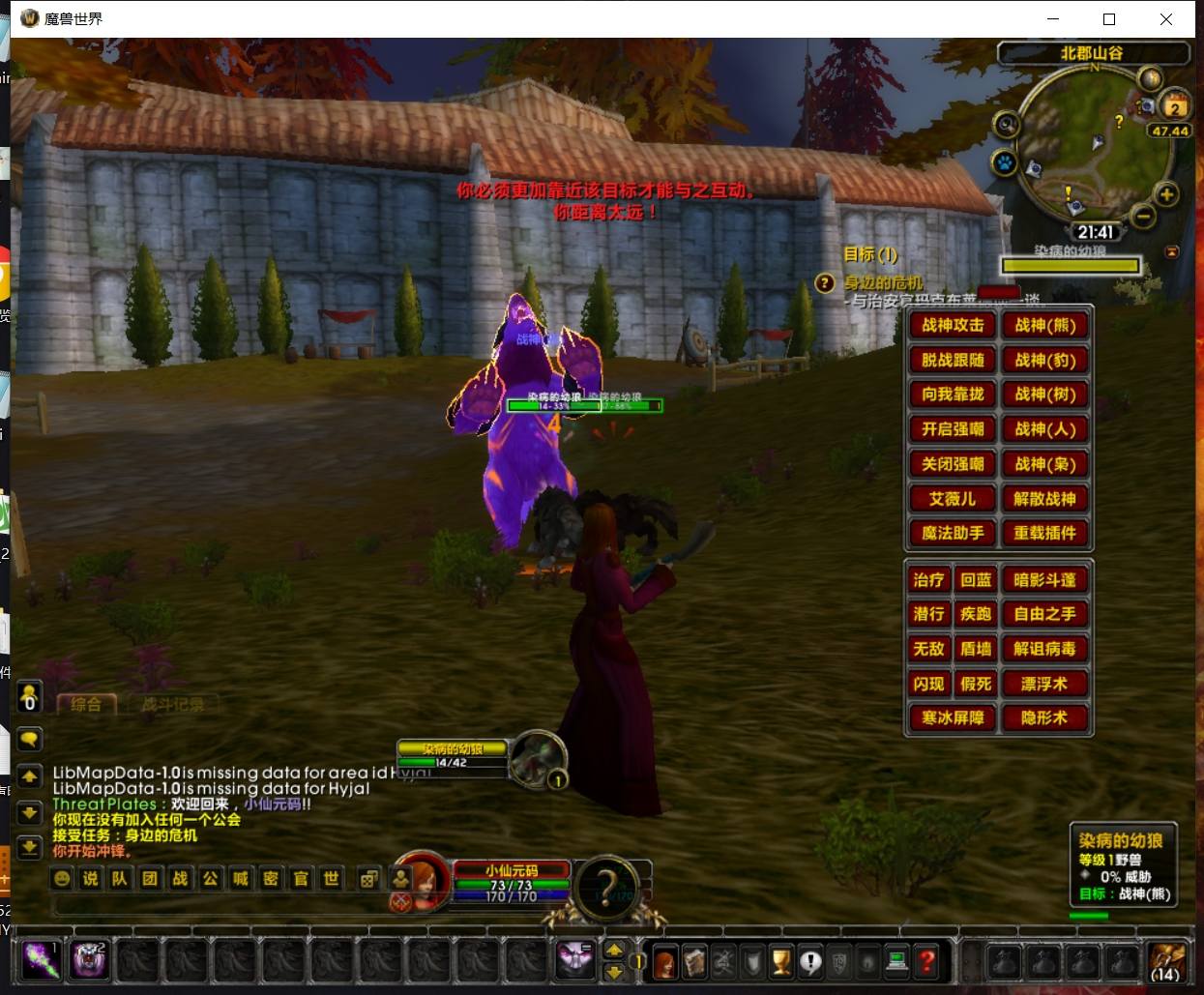Zoom out on the minimap
Viewport: 1204px width, 995px height.
(1143, 216)
